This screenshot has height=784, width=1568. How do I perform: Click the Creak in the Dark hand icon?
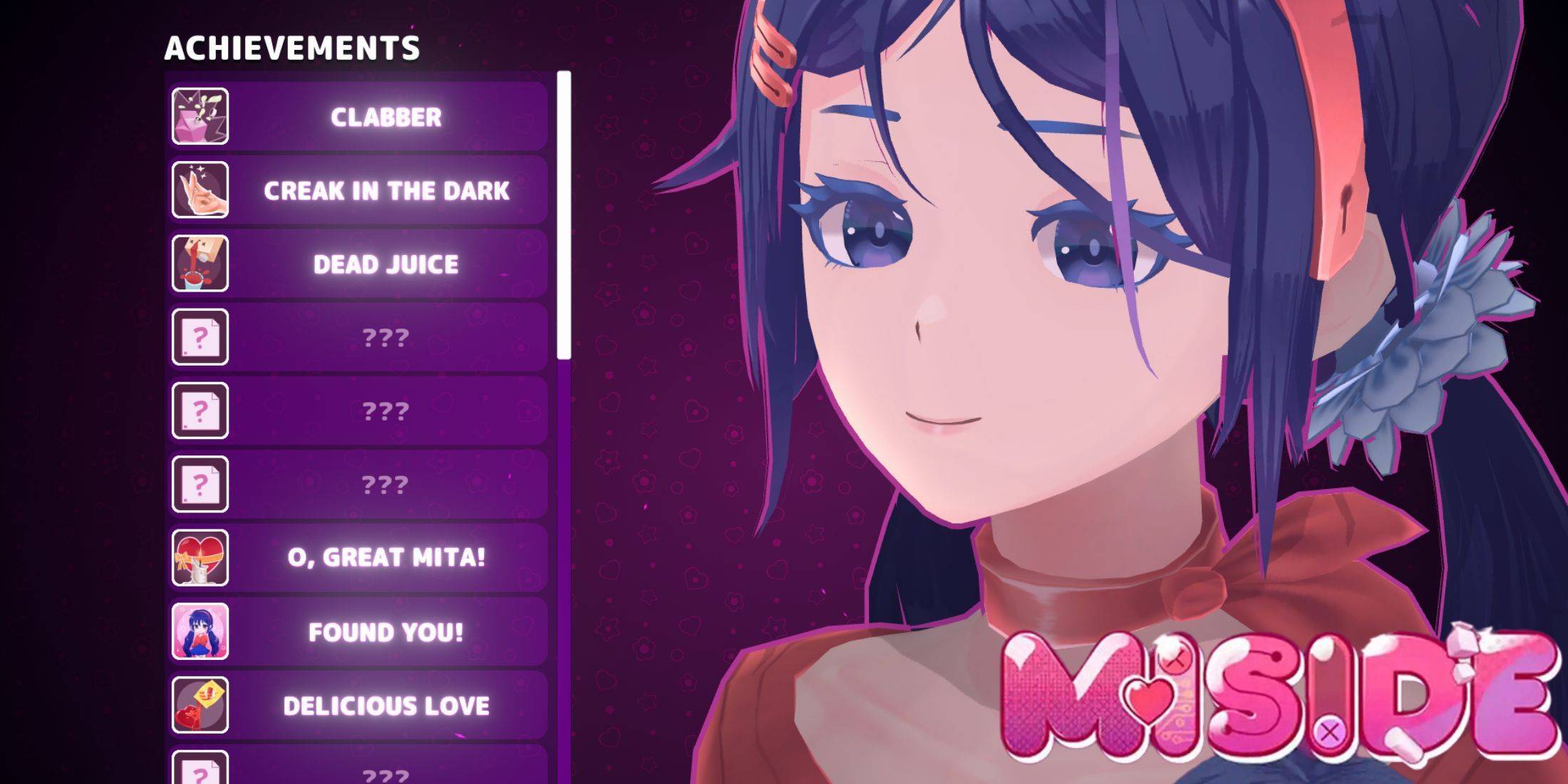tap(200, 190)
